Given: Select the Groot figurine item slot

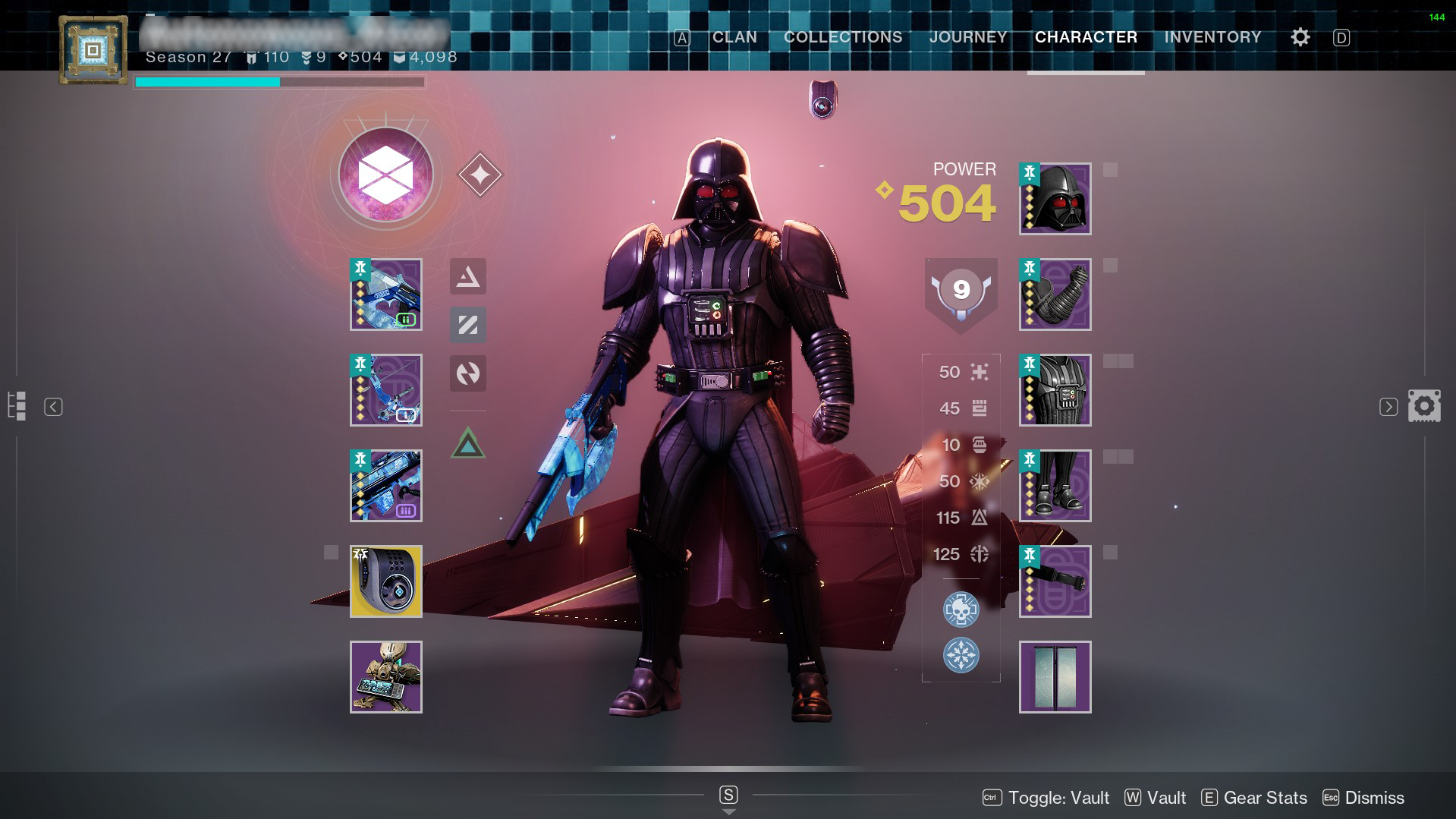Looking at the screenshot, I should pyautogui.click(x=385, y=677).
